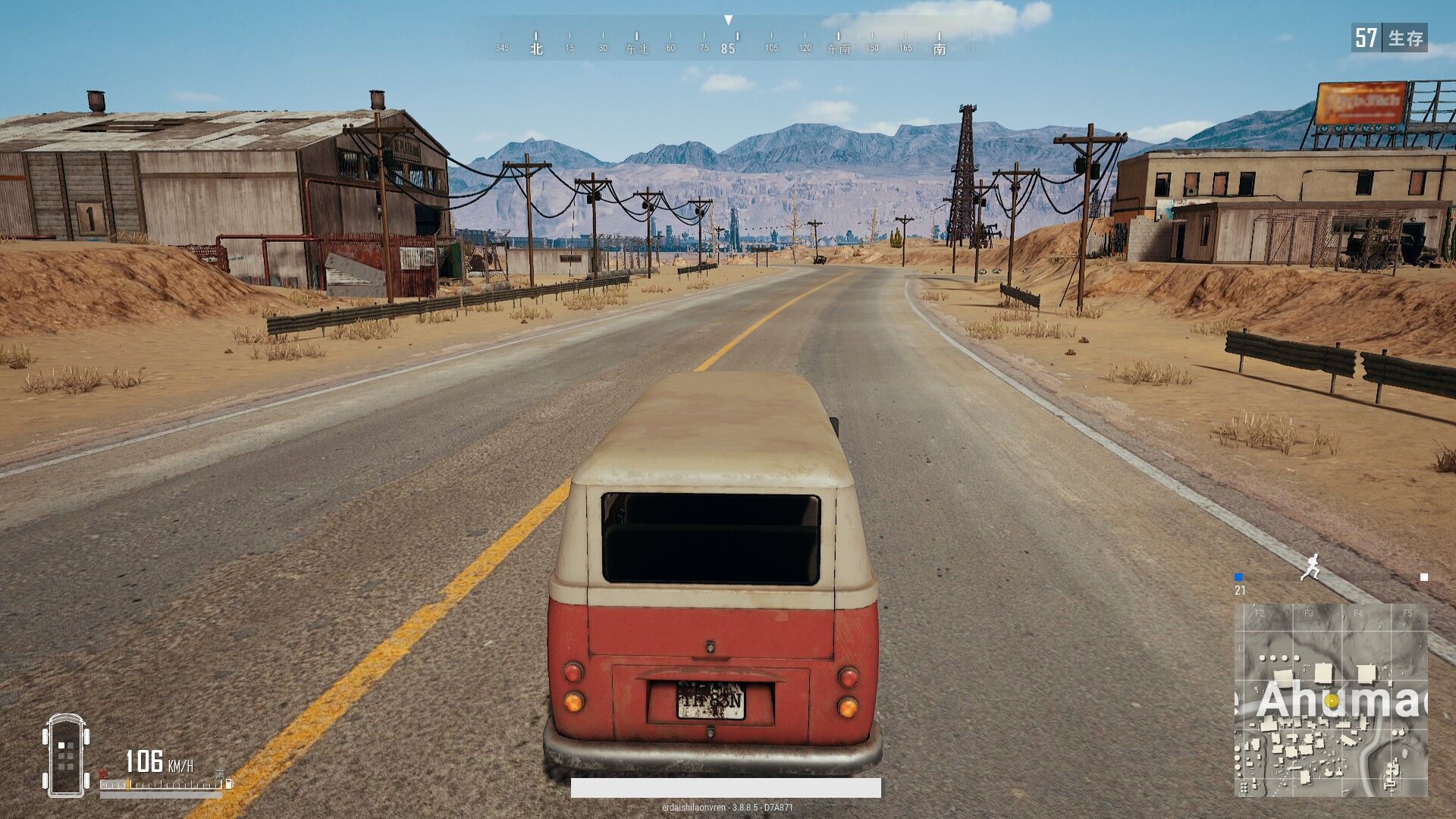Image resolution: width=1456 pixels, height=819 pixels.
Task: Open the Ahumada minimap
Action: [1331, 699]
